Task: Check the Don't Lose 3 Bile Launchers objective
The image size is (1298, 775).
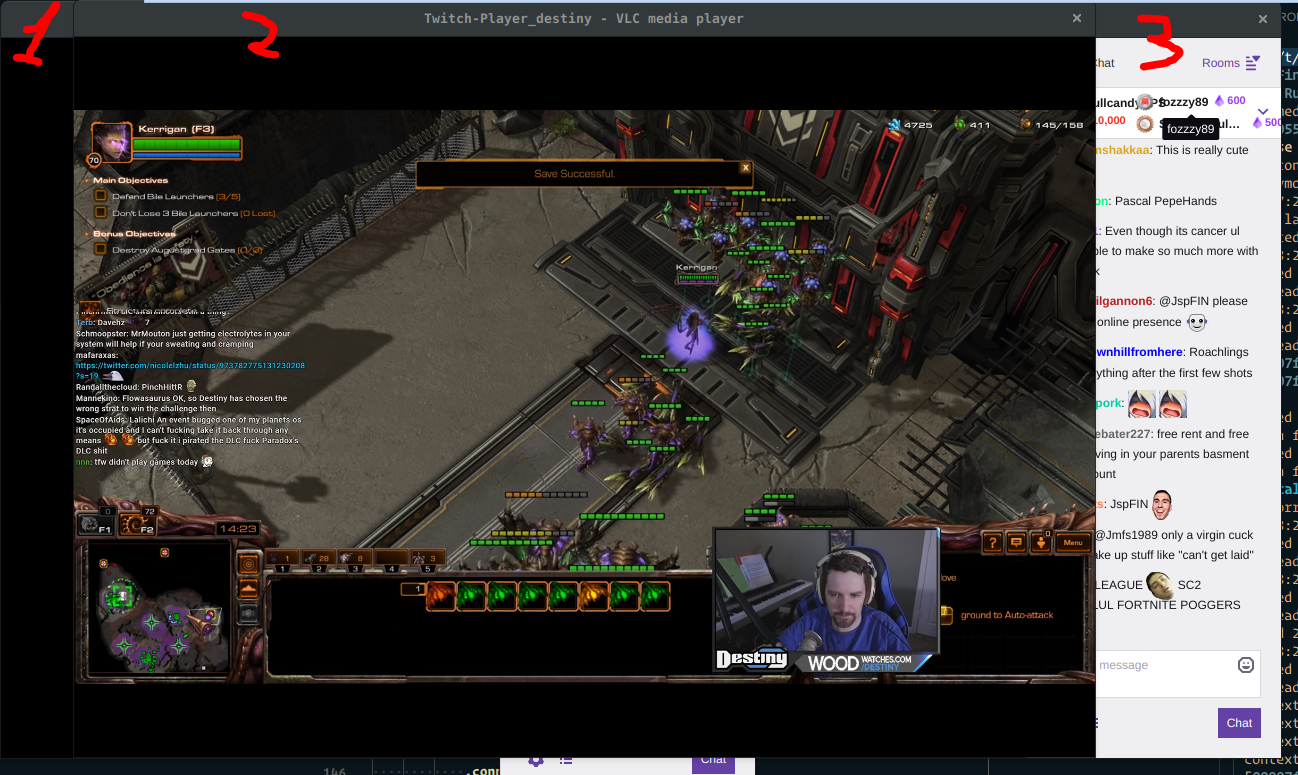Action: click(x=99, y=213)
